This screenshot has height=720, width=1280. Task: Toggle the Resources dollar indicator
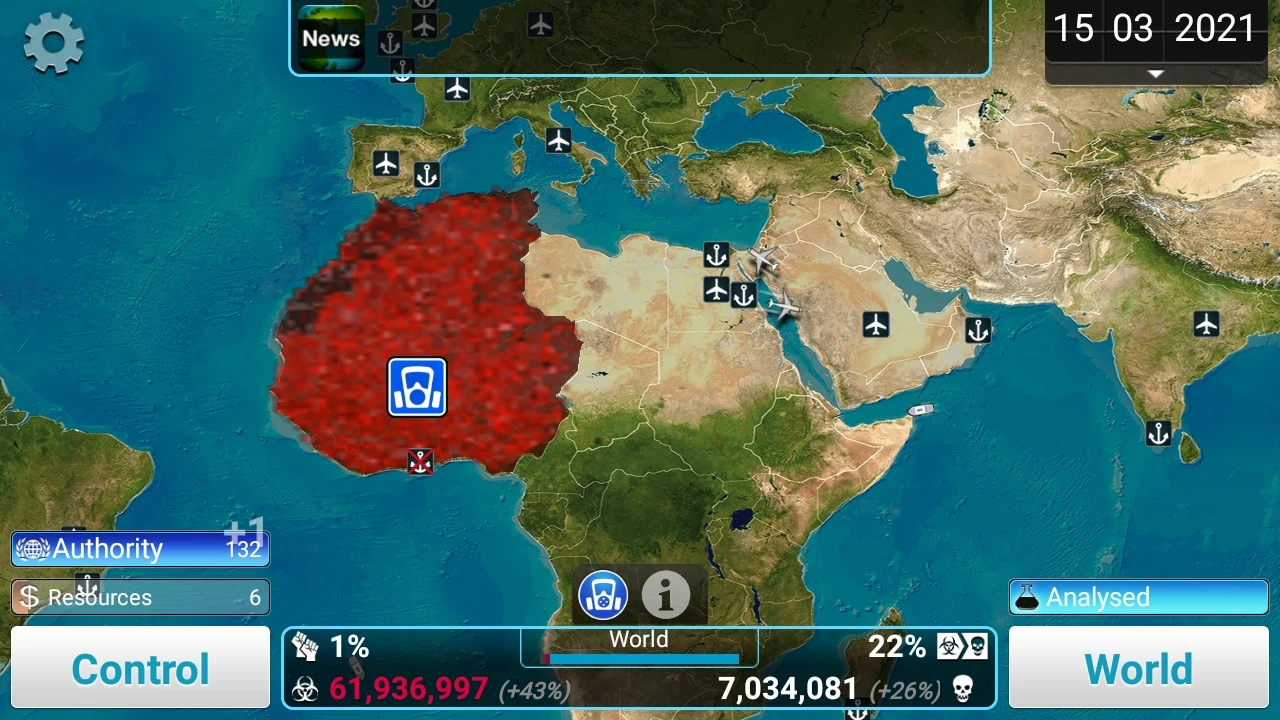(30, 597)
